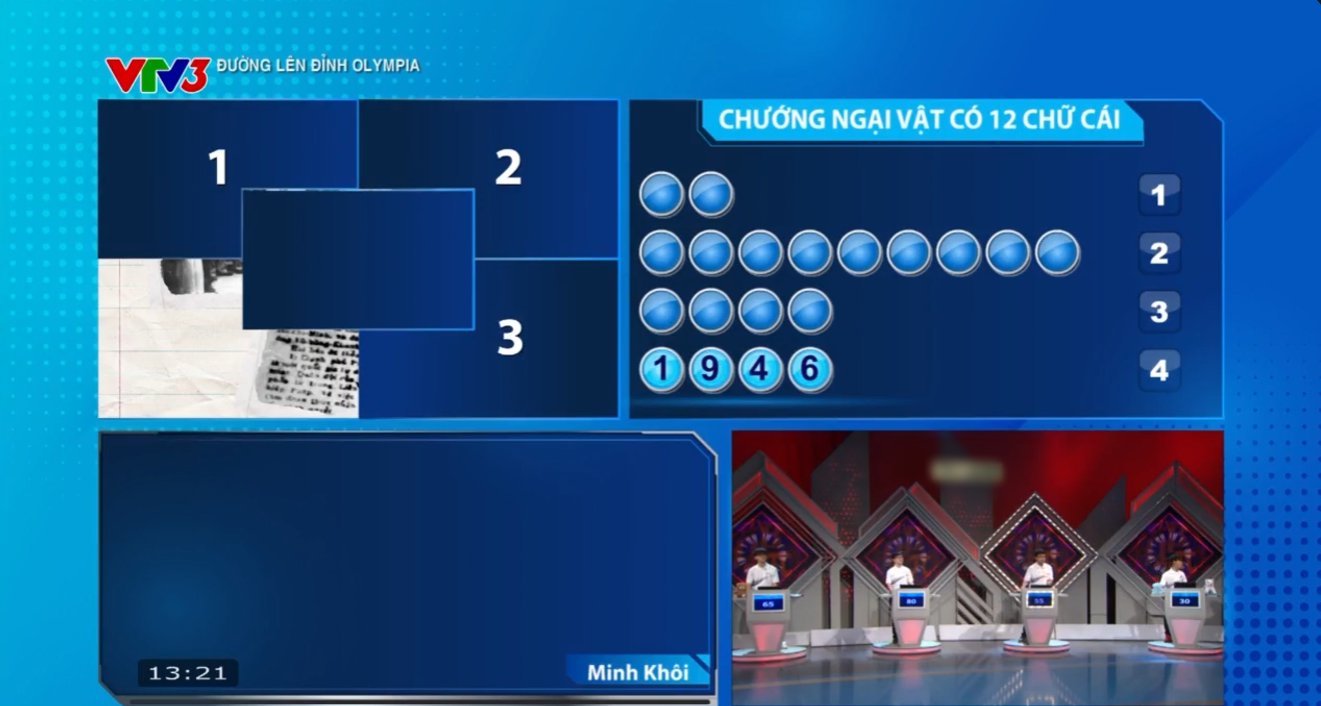Select clue row 2 number button
This screenshot has height=706, width=1321.
tap(1159, 253)
